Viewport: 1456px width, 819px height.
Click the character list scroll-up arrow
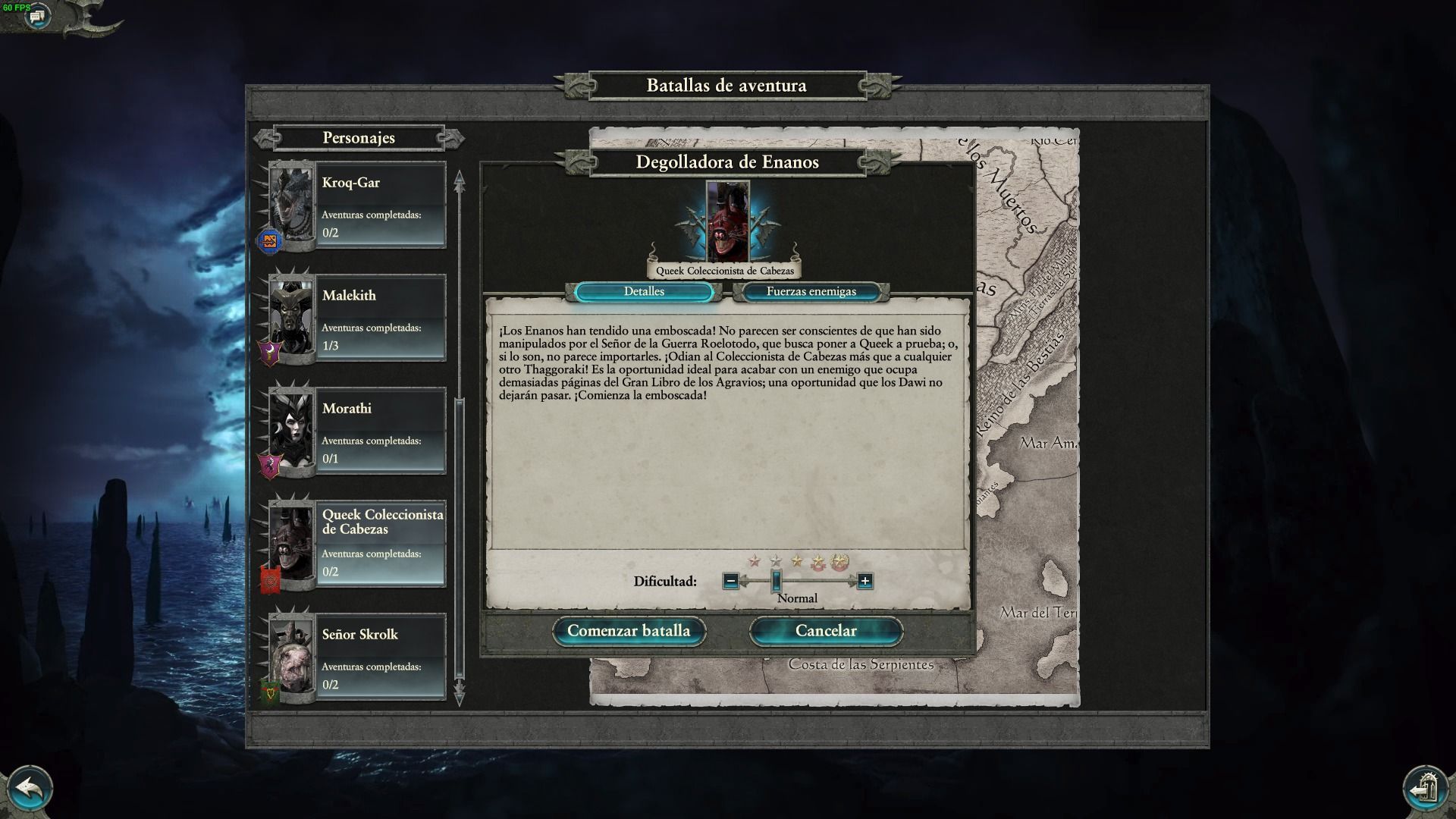click(459, 180)
